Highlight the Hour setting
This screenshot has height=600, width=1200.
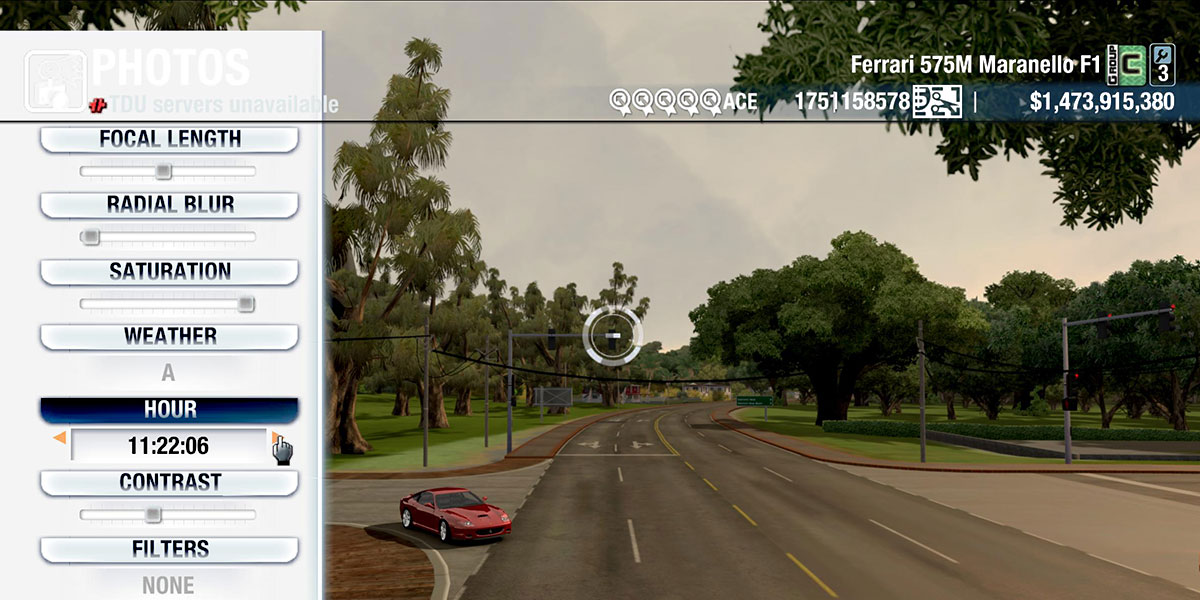pos(169,410)
